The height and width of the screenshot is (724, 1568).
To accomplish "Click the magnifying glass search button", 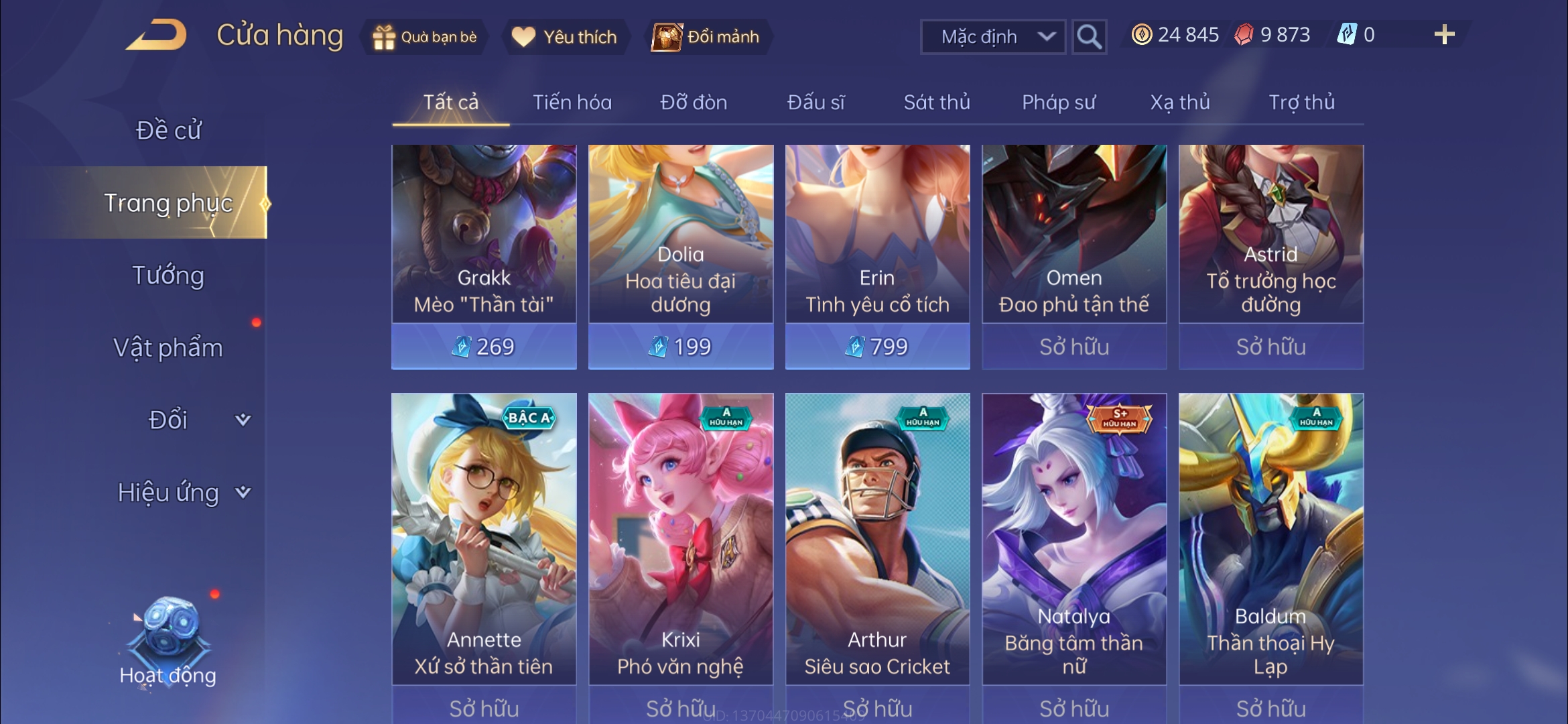I will [x=1088, y=37].
